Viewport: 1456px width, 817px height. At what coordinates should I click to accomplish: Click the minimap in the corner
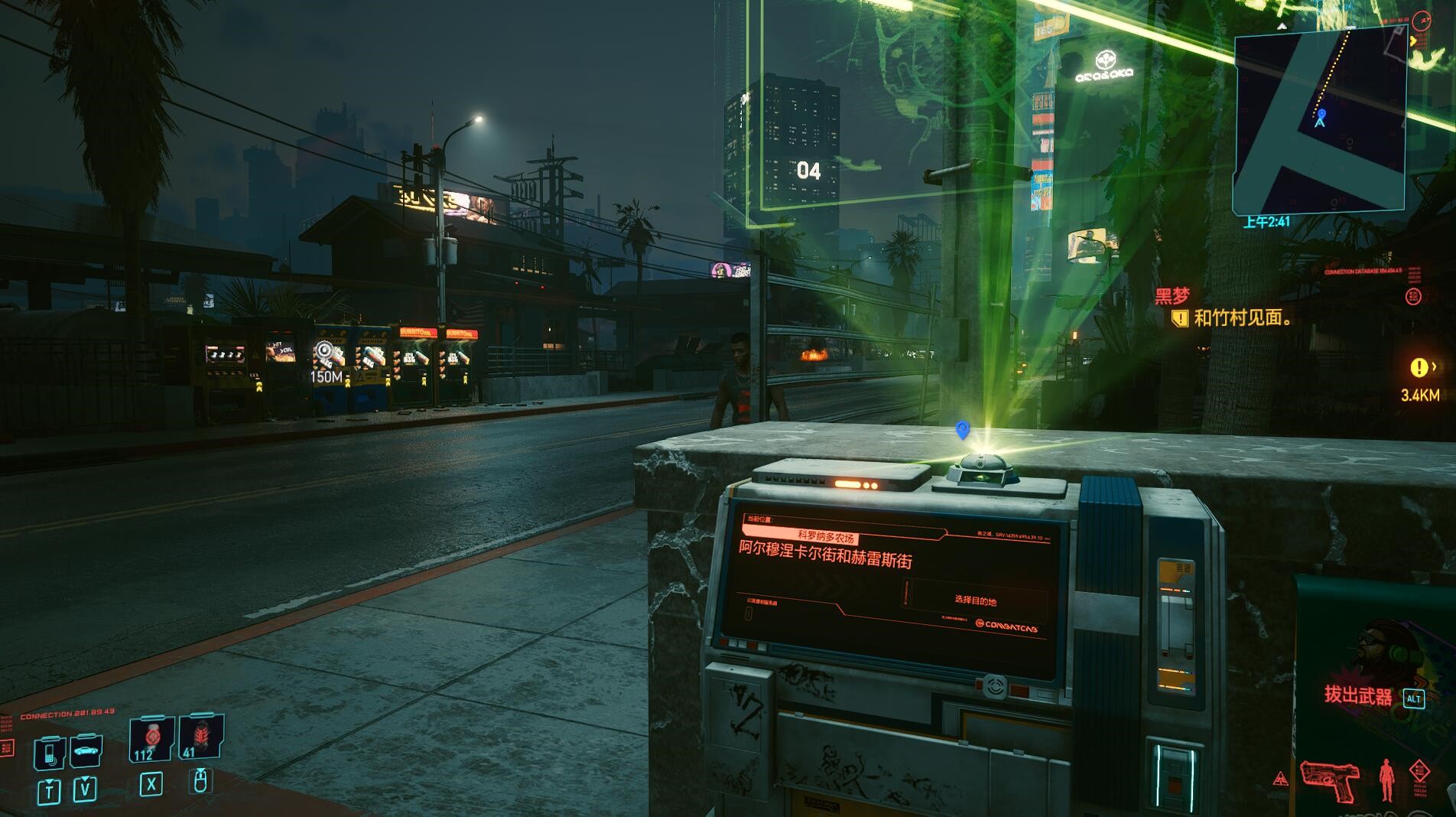tap(1320, 120)
